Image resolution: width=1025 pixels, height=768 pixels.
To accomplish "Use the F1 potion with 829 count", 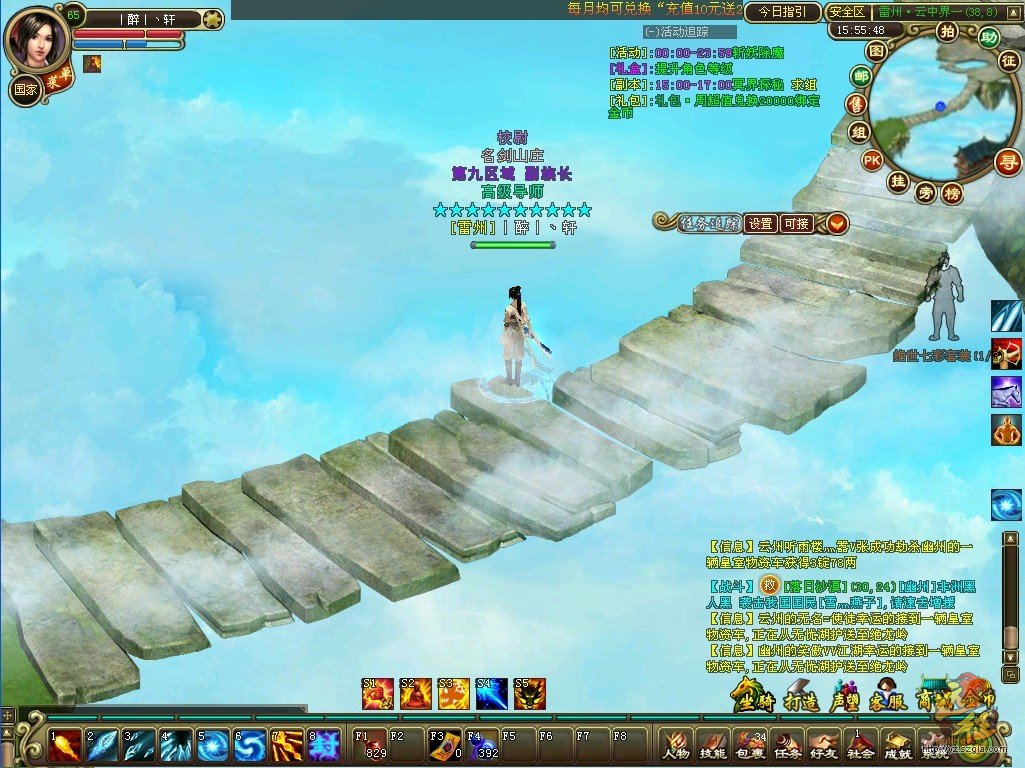I will [370, 744].
